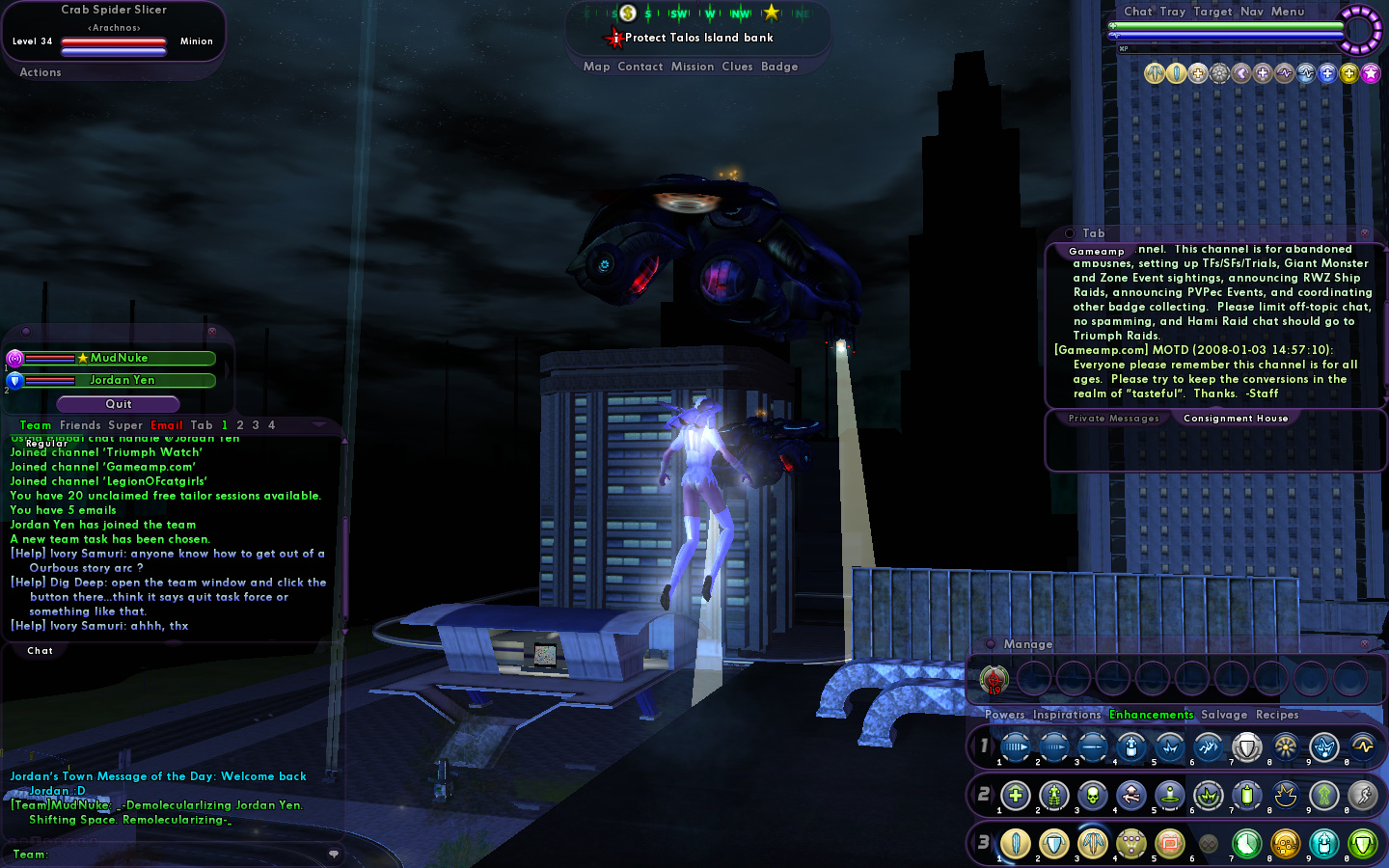The width and height of the screenshot is (1389, 868).
Task: Switch to the Friends chat tab
Action: click(80, 425)
